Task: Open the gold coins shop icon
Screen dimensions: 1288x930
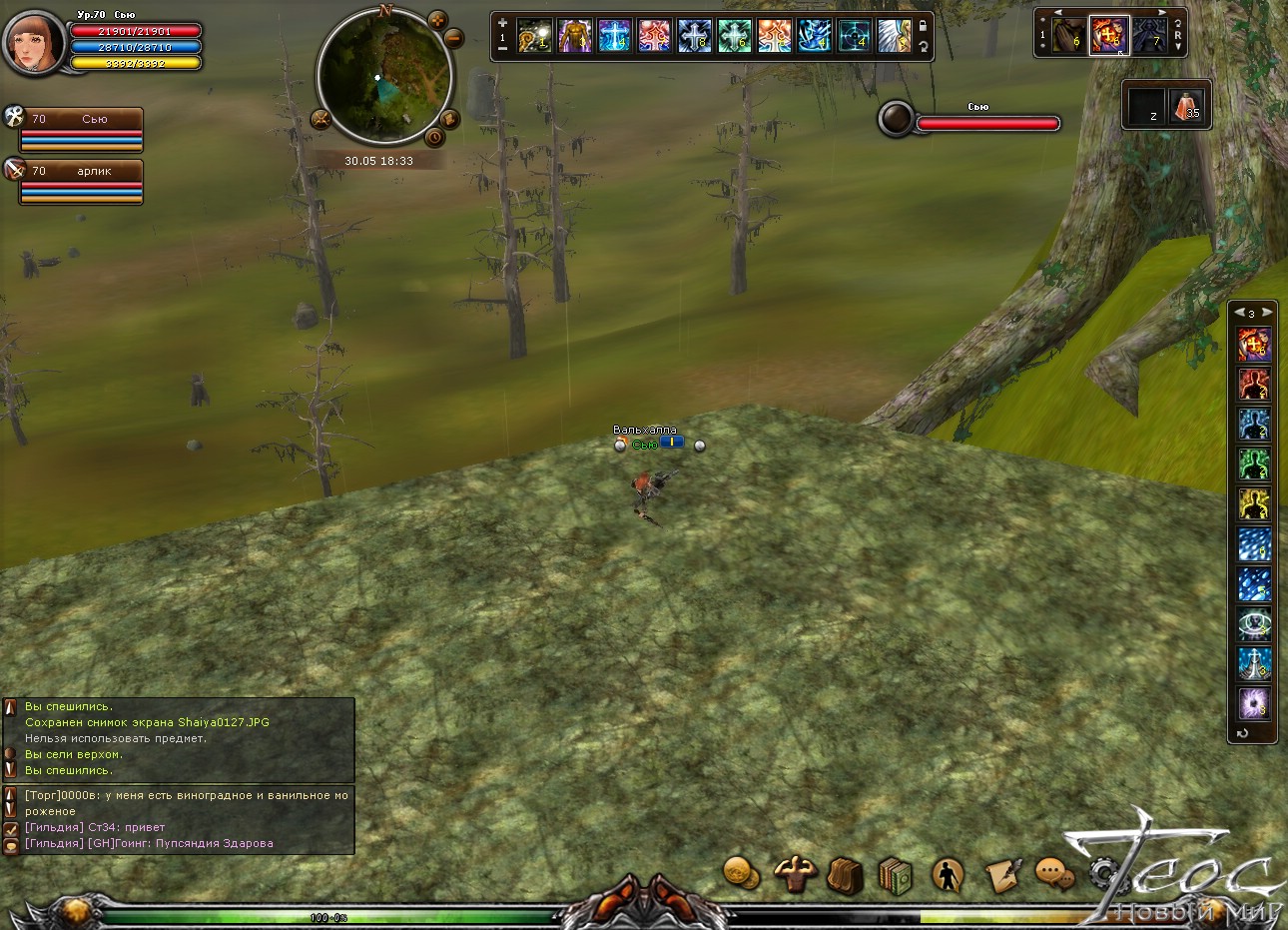Action: [x=741, y=873]
